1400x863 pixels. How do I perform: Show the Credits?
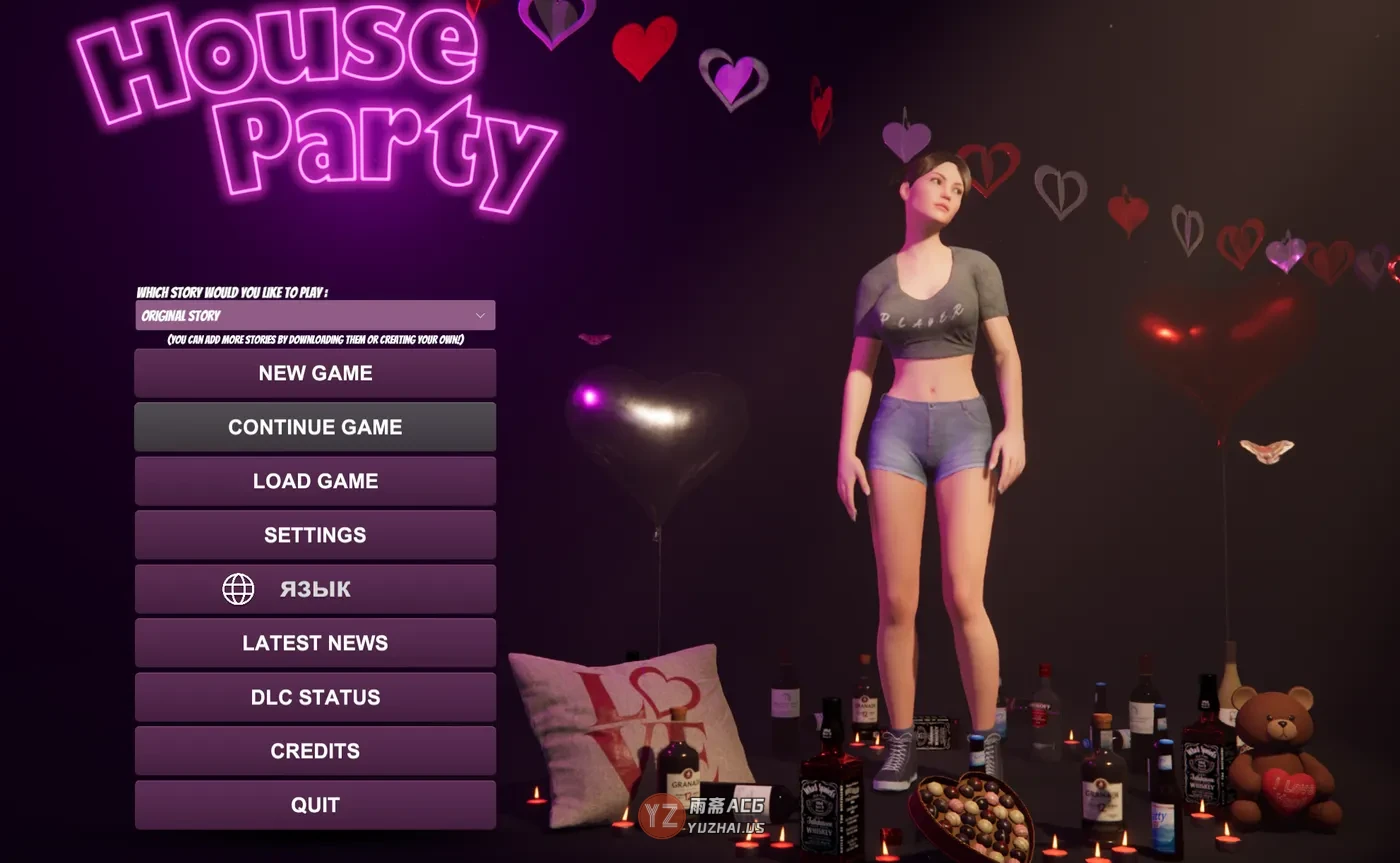click(315, 751)
